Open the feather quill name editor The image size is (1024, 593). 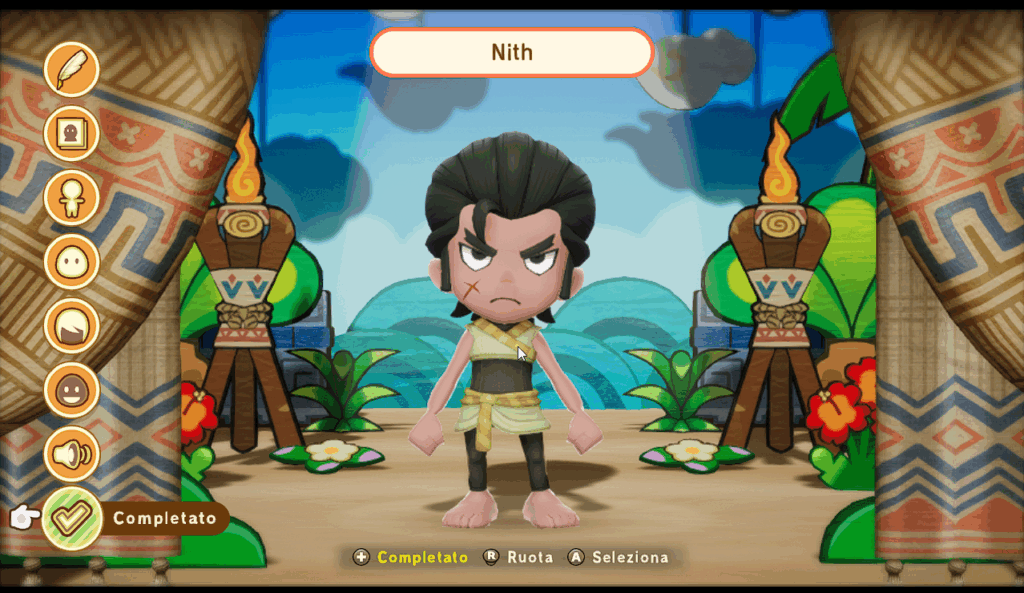pyautogui.click(x=72, y=70)
